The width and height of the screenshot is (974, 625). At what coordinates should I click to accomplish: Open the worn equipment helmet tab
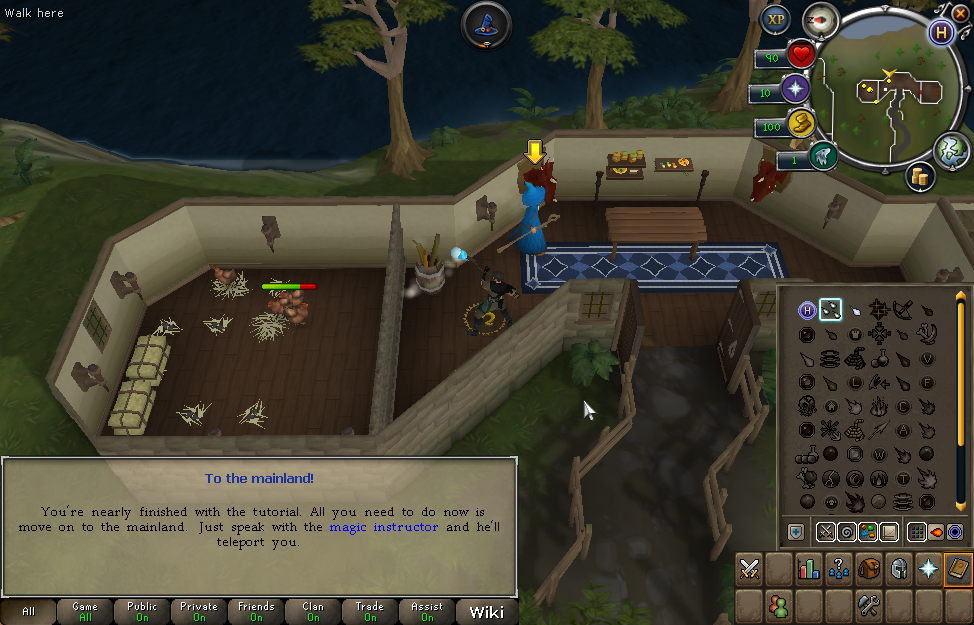898,569
